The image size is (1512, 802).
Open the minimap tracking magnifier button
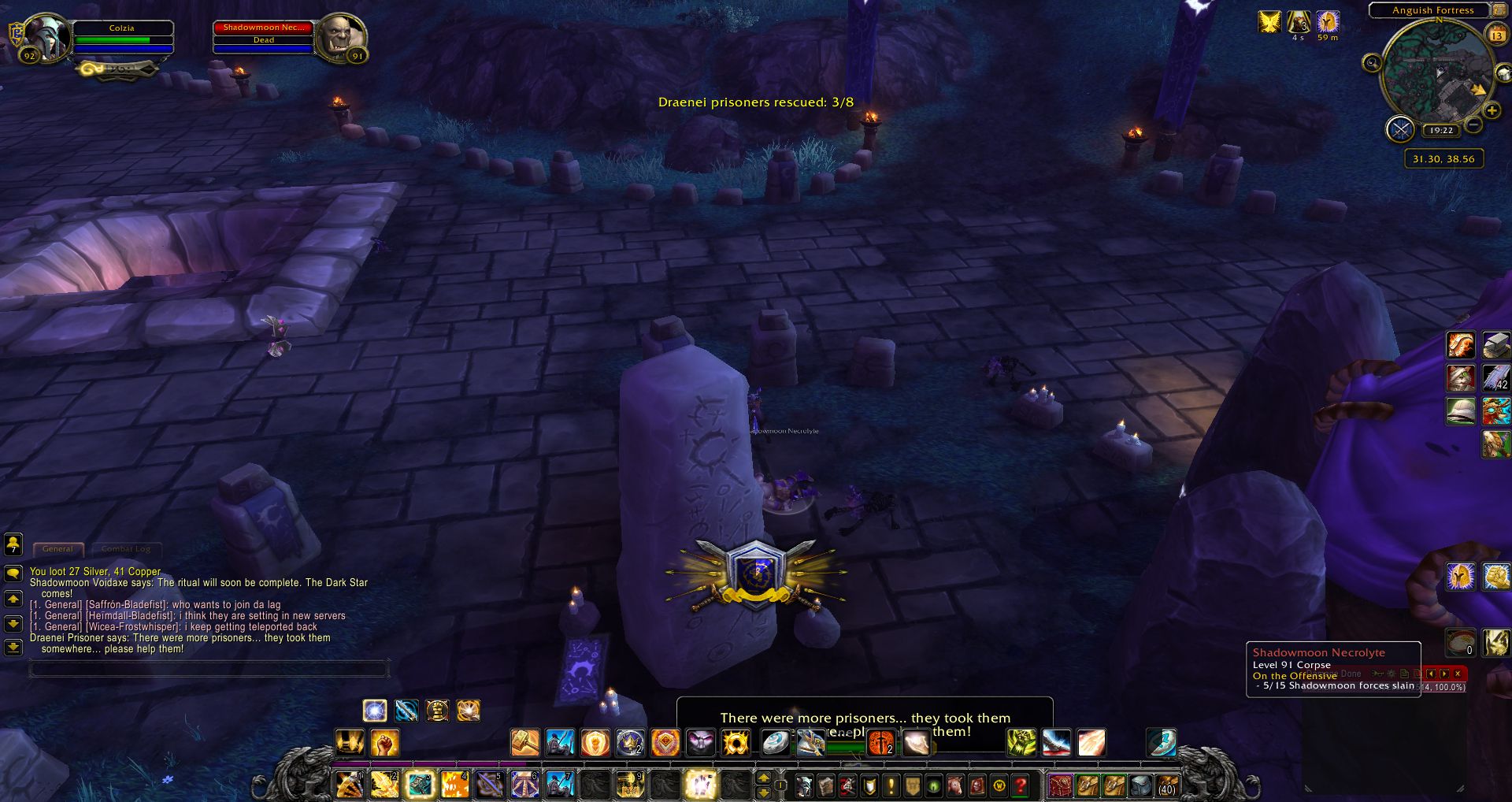(1372, 63)
